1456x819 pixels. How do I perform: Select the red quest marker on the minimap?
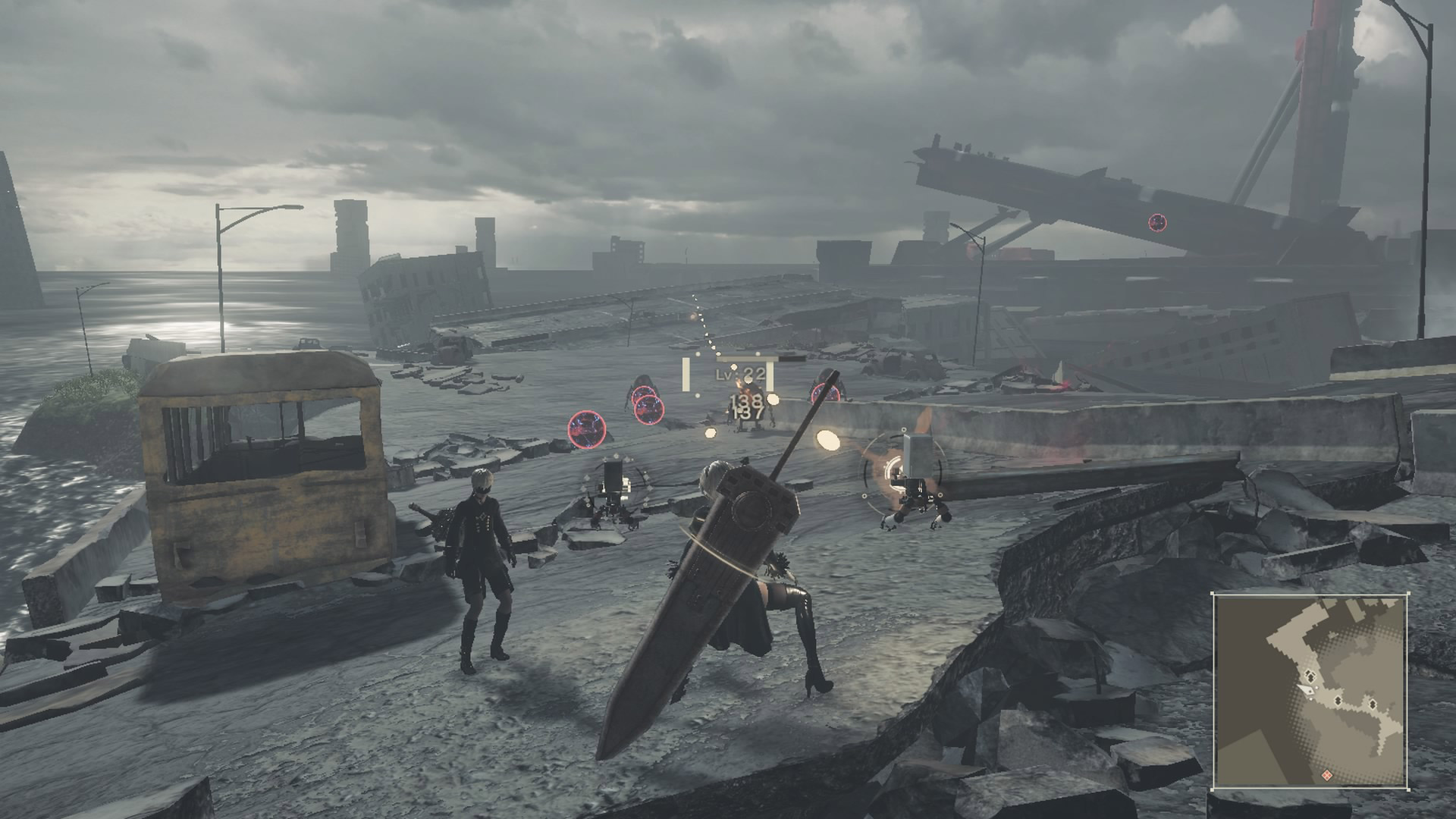[1327, 775]
